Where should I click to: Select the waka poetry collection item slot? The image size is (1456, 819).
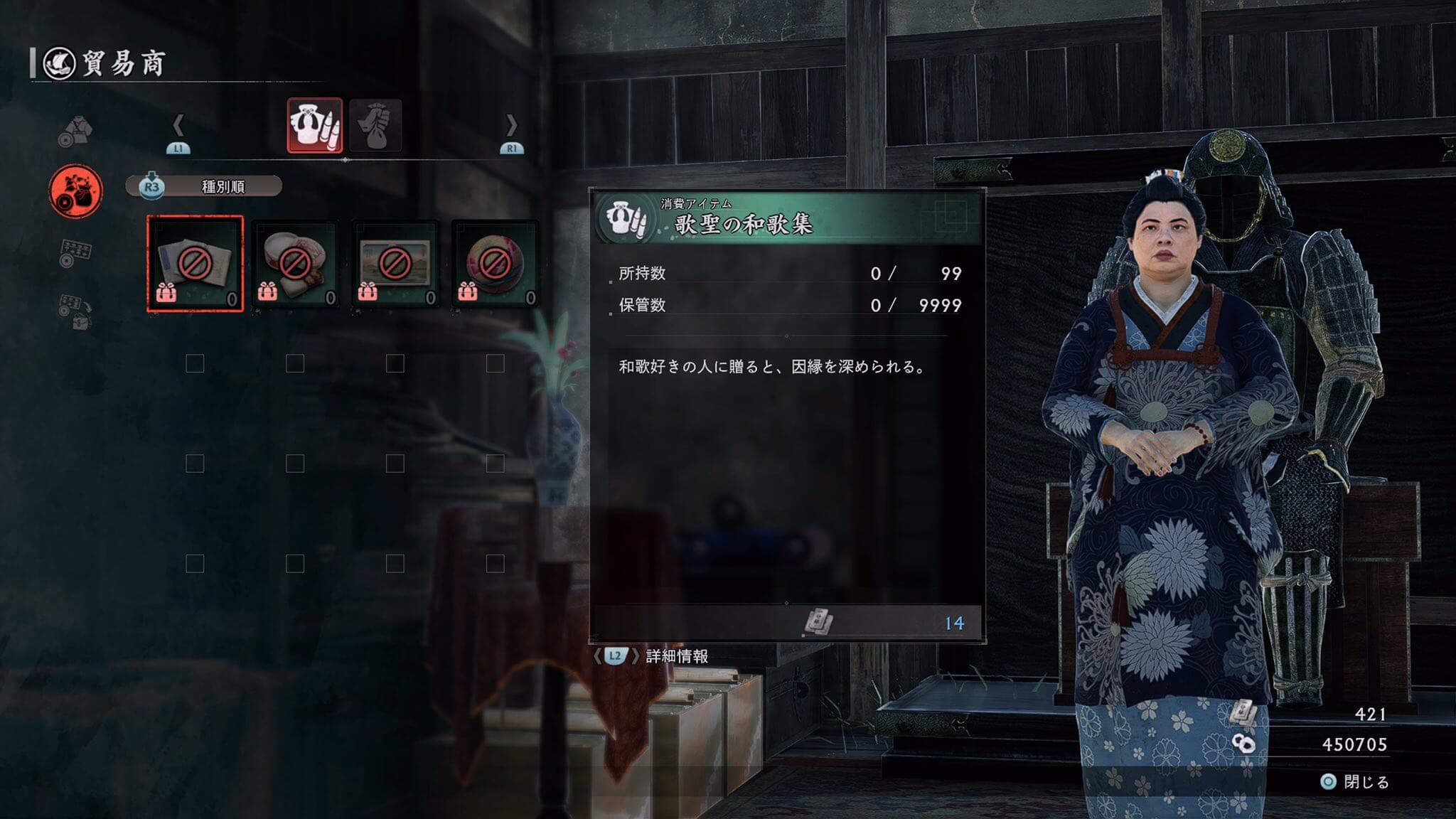[x=195, y=264]
